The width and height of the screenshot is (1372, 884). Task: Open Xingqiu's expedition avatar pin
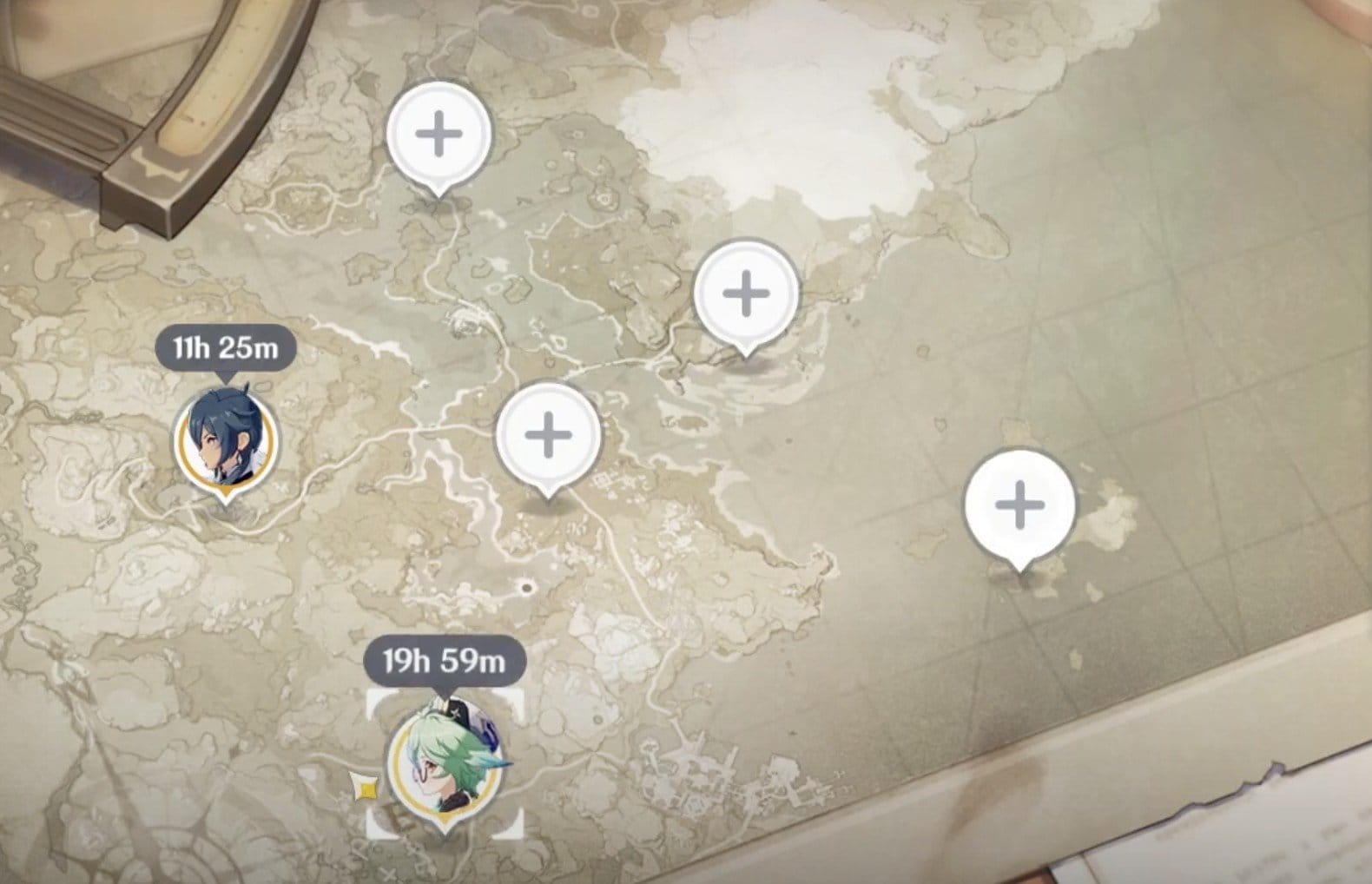228,438
